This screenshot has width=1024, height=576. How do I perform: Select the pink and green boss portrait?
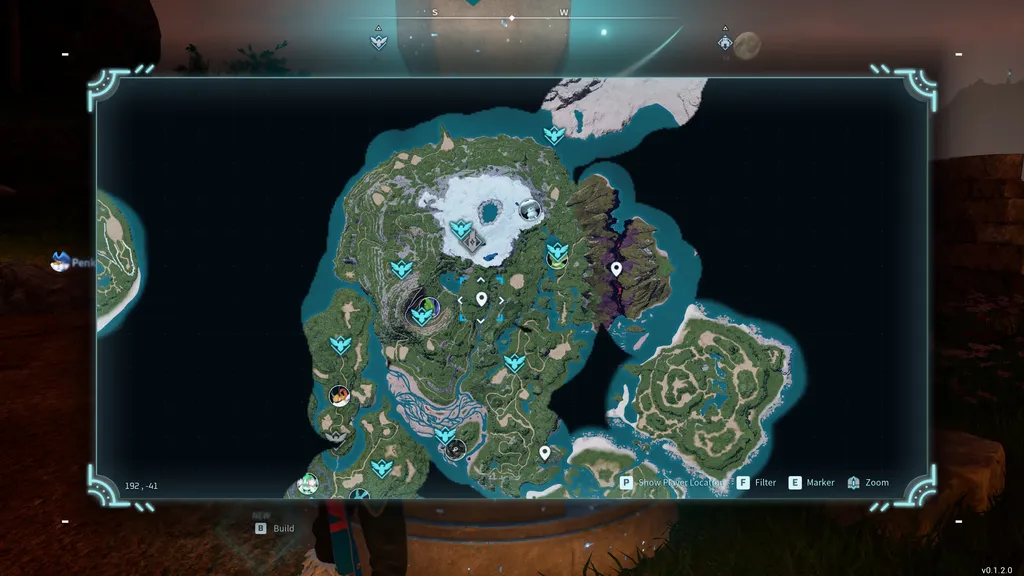(308, 484)
